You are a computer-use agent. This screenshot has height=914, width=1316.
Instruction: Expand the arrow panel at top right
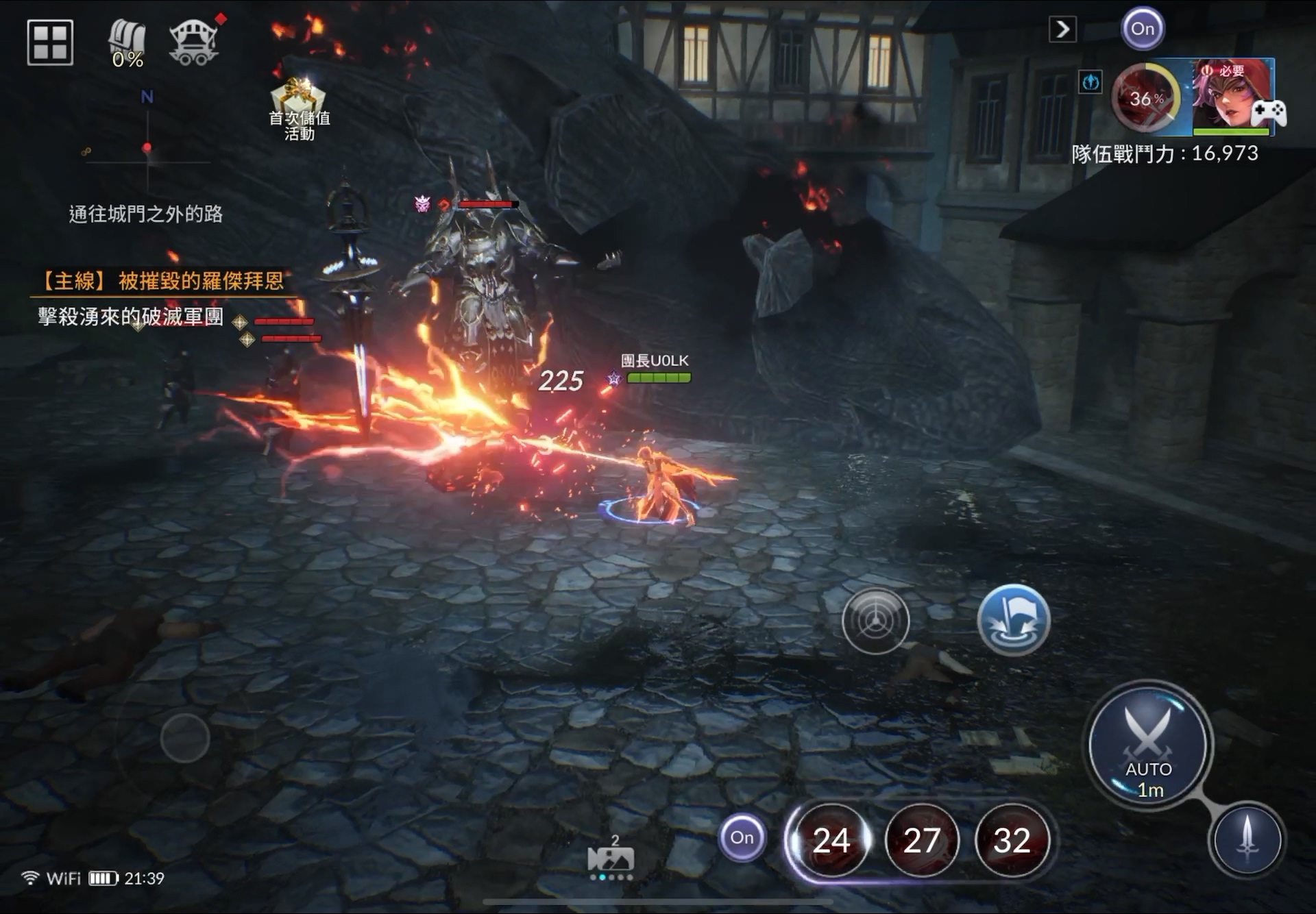pos(1062,29)
